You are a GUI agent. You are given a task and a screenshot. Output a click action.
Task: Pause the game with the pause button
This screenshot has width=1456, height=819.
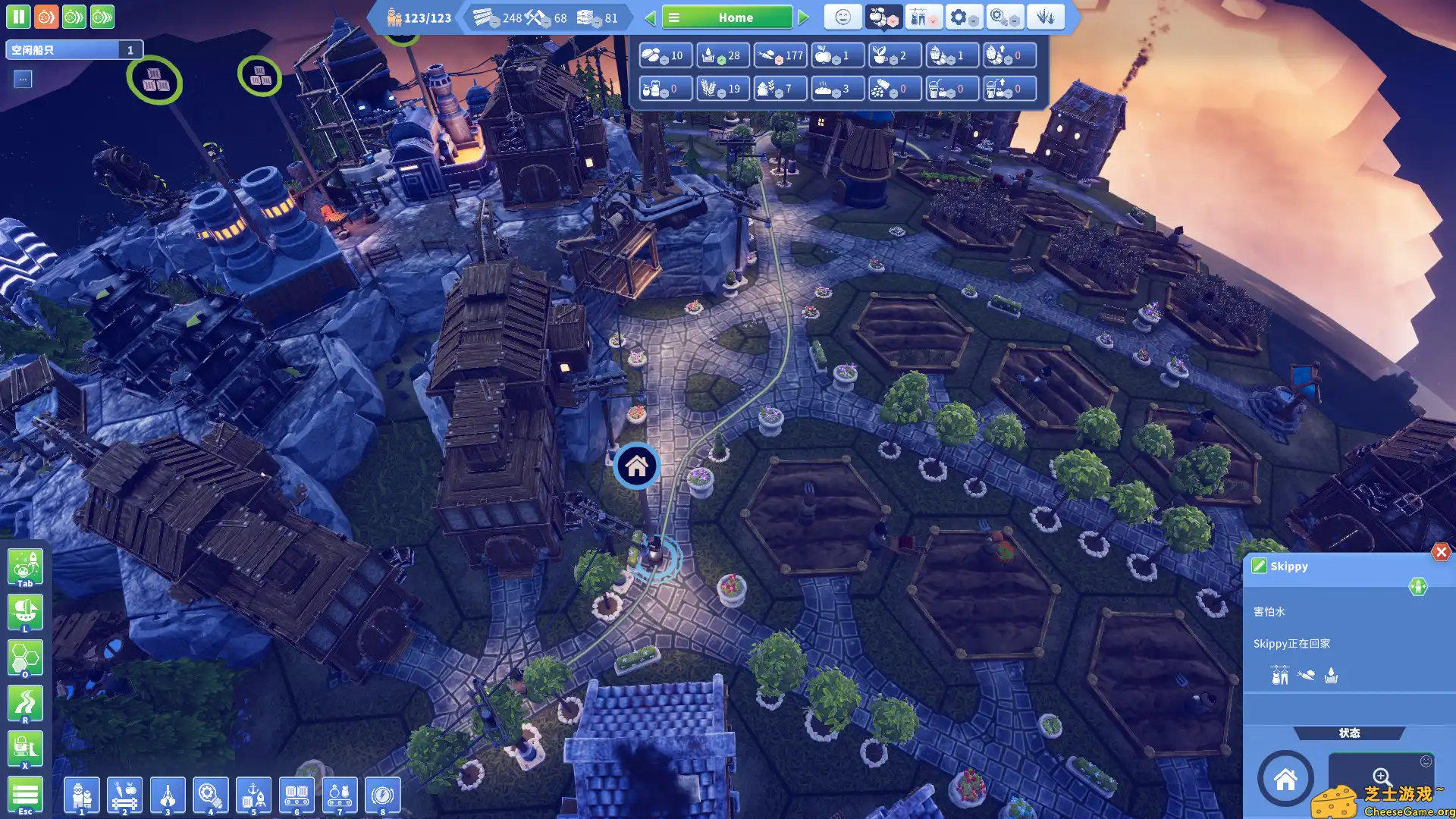[18, 17]
